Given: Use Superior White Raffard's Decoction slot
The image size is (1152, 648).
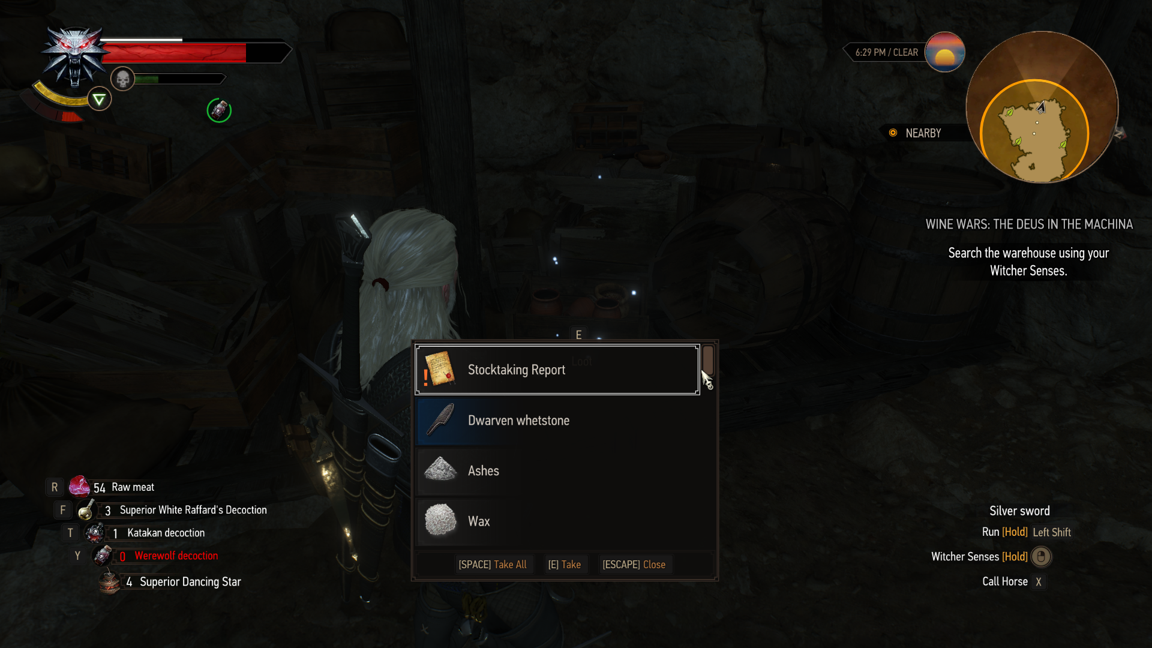Looking at the screenshot, I should (x=180, y=510).
